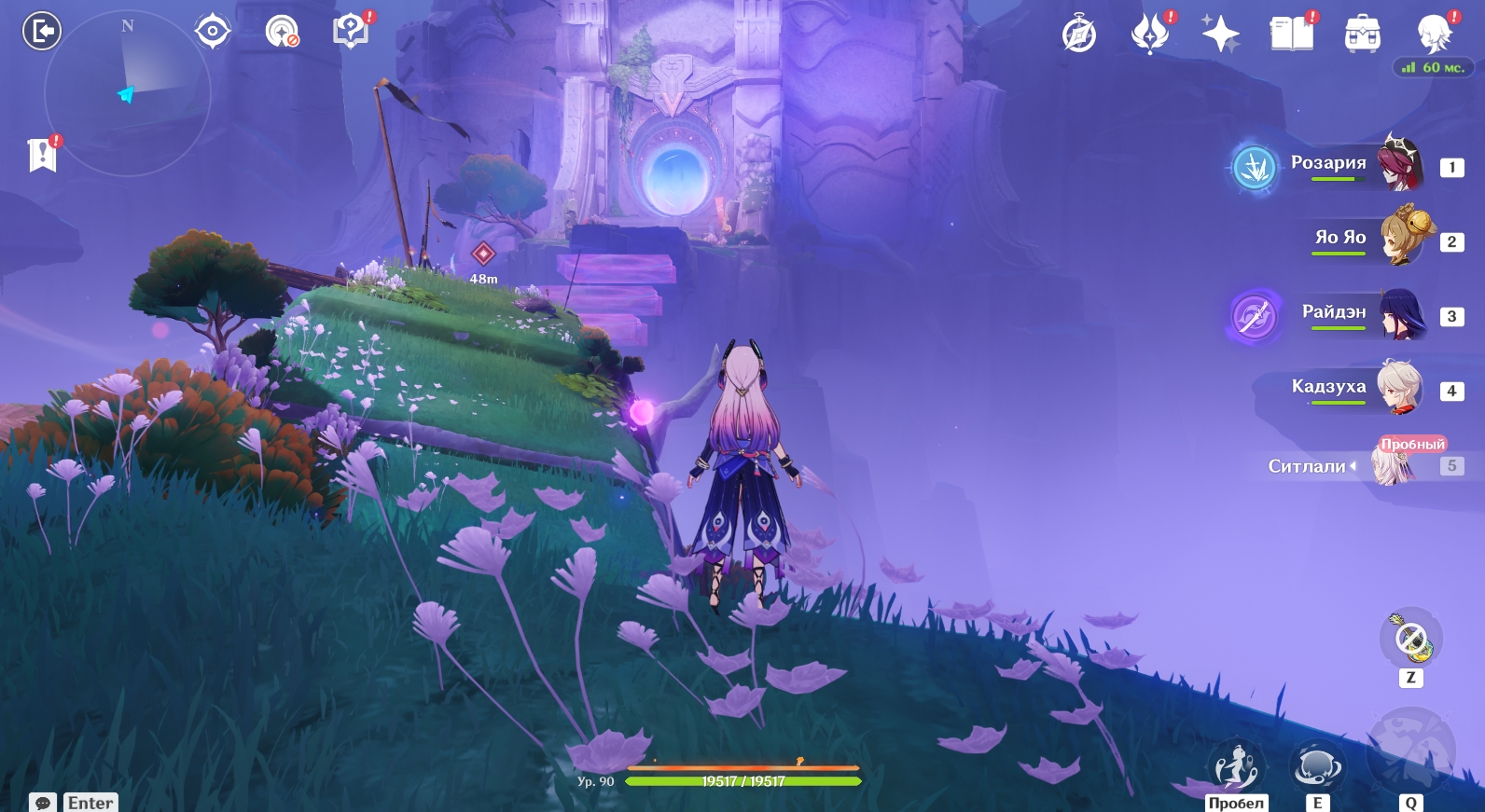
Task: Use the gadget quick-slot icon
Action: [x=1410, y=640]
